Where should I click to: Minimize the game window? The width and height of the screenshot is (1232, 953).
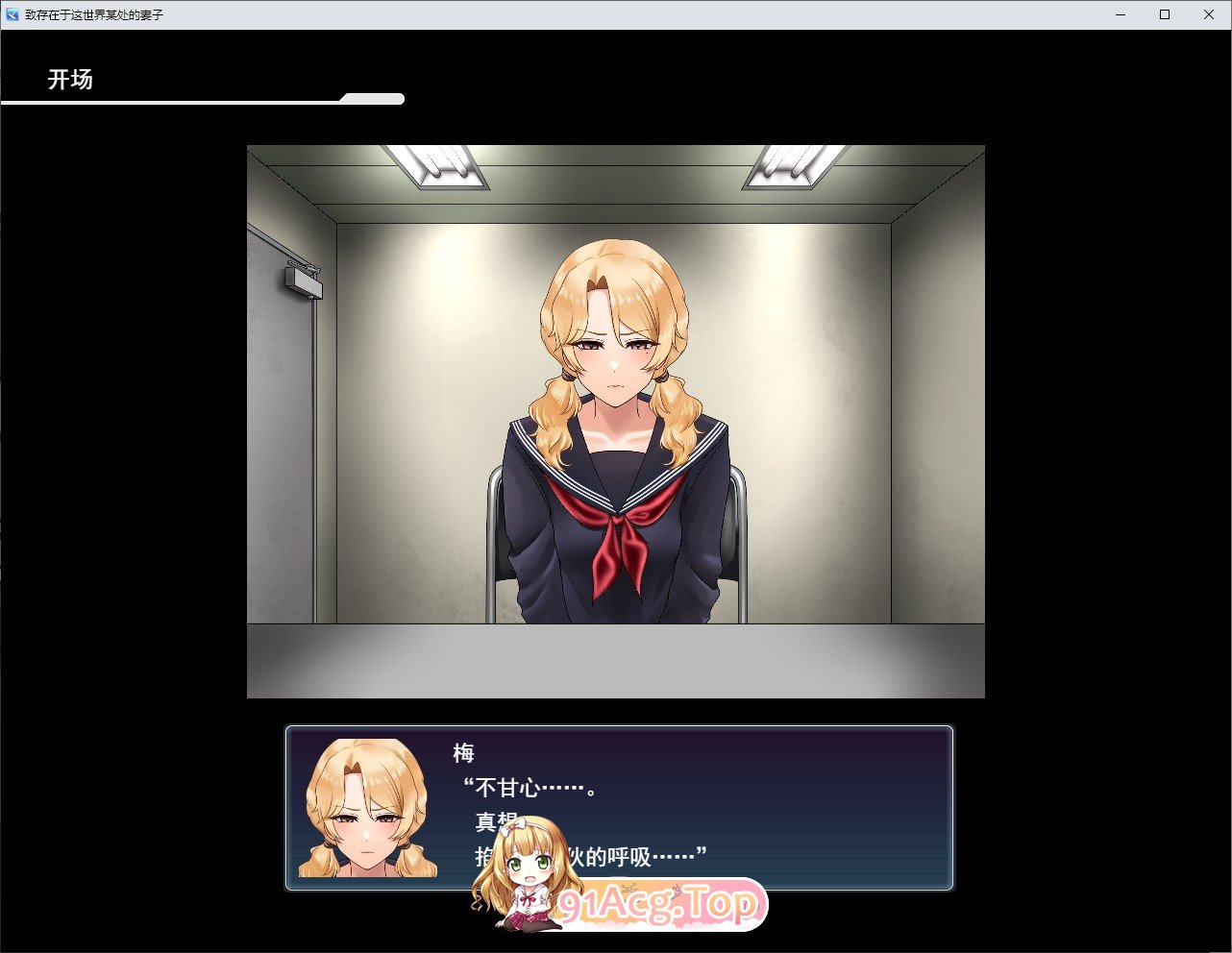[1119, 14]
